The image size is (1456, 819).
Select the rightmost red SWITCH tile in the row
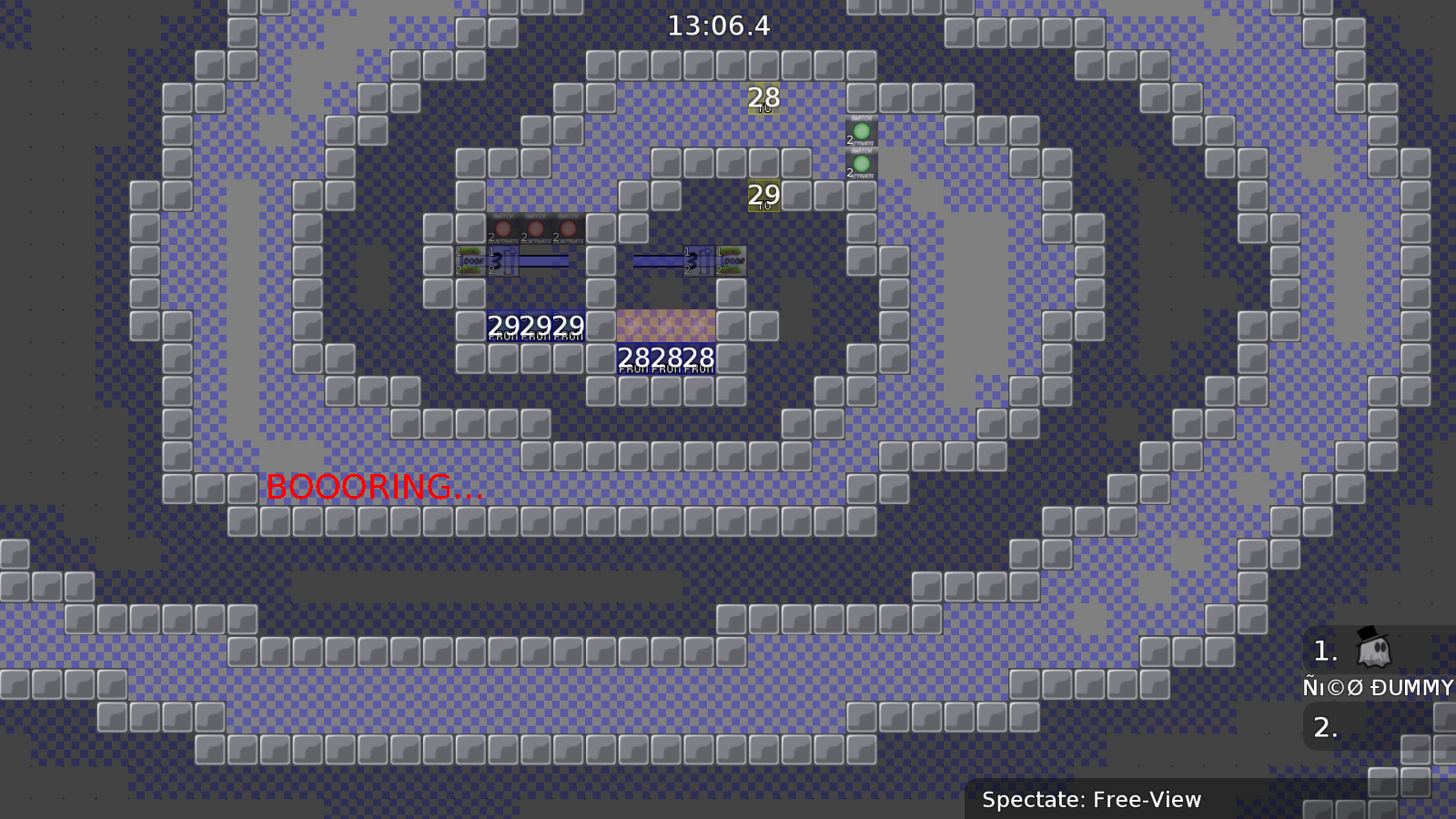click(568, 227)
